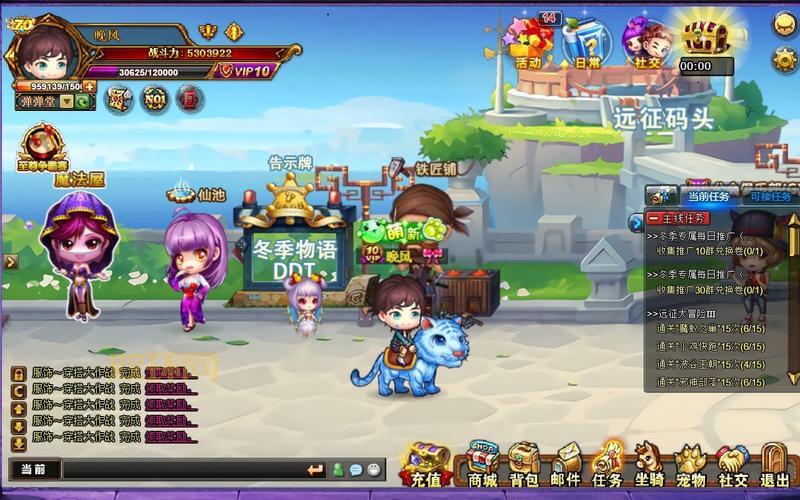This screenshot has width=800, height=500.
Task: Open the 充值 recharge treasure chest
Action: click(x=426, y=463)
